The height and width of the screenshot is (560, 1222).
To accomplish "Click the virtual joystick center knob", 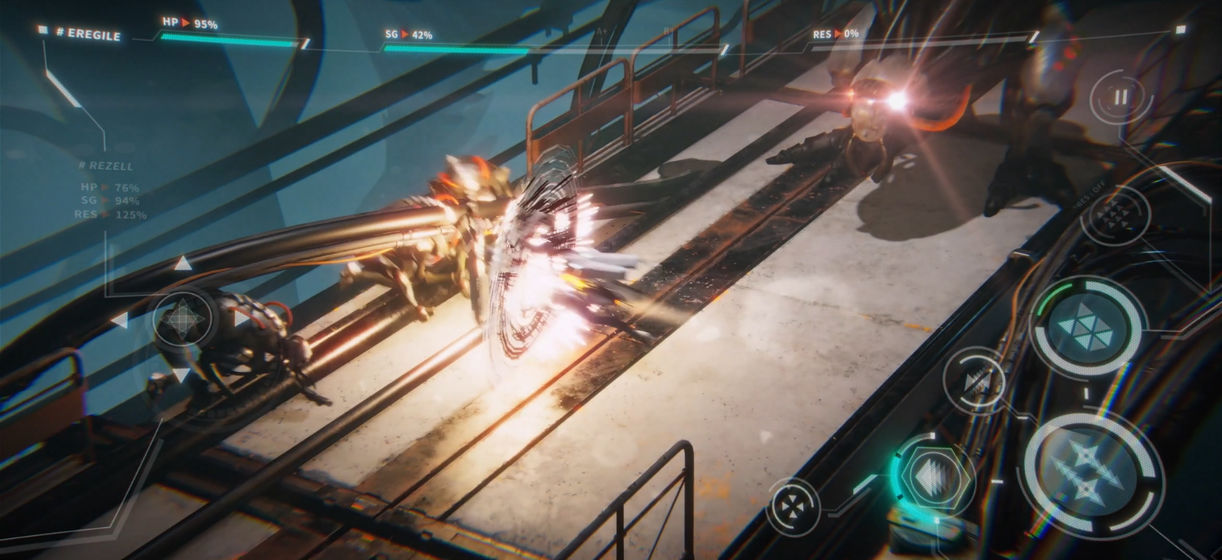I will pos(182,320).
